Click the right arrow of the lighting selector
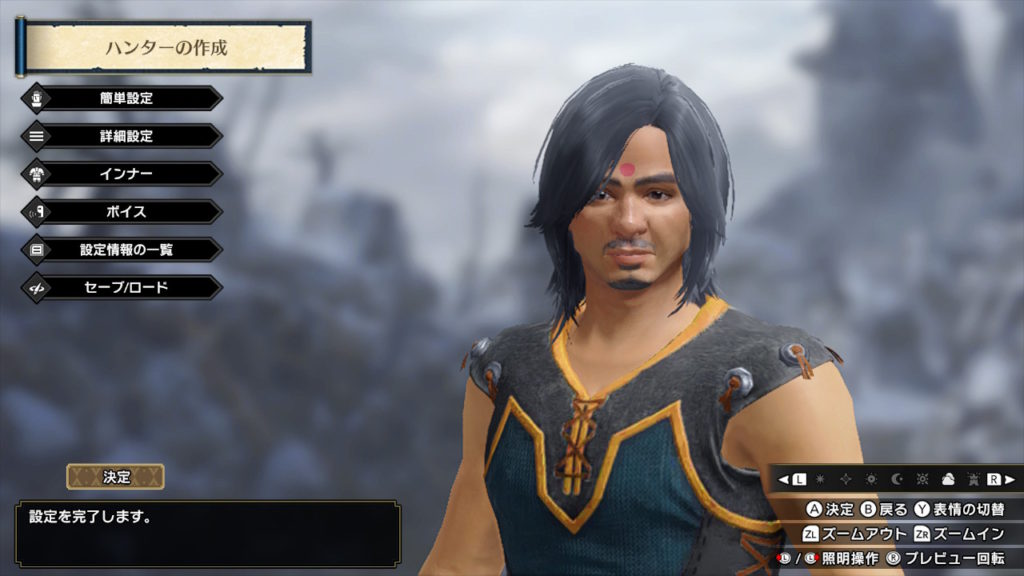Viewport: 1024px width, 576px height. (1011, 479)
